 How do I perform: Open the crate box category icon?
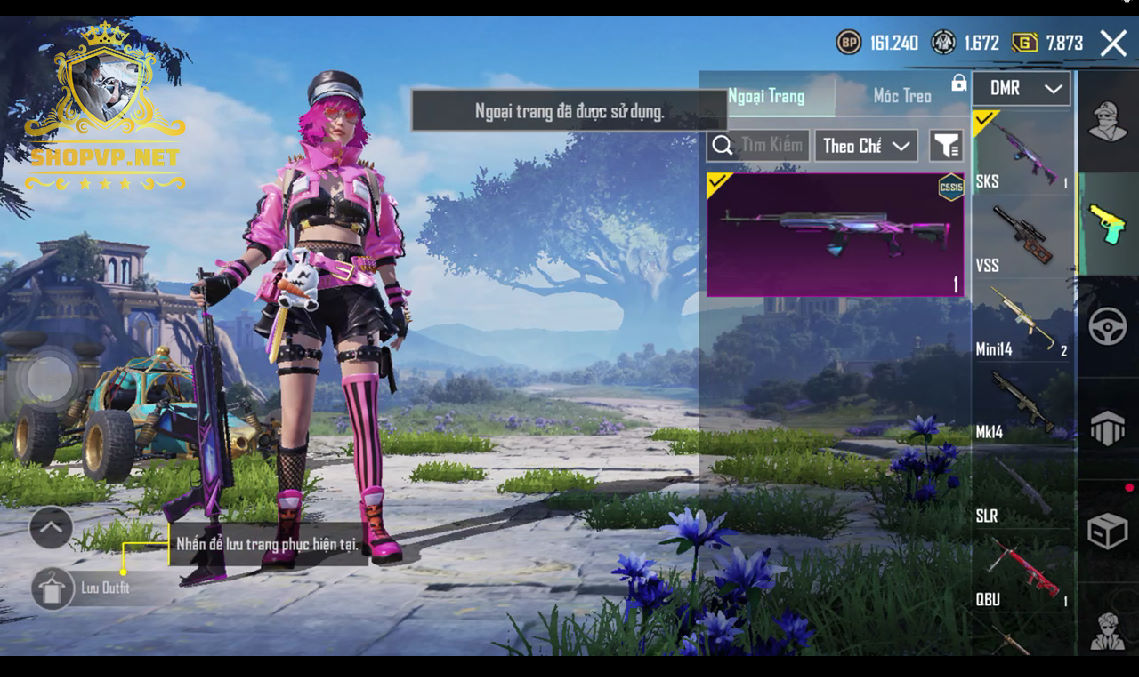point(1108,530)
